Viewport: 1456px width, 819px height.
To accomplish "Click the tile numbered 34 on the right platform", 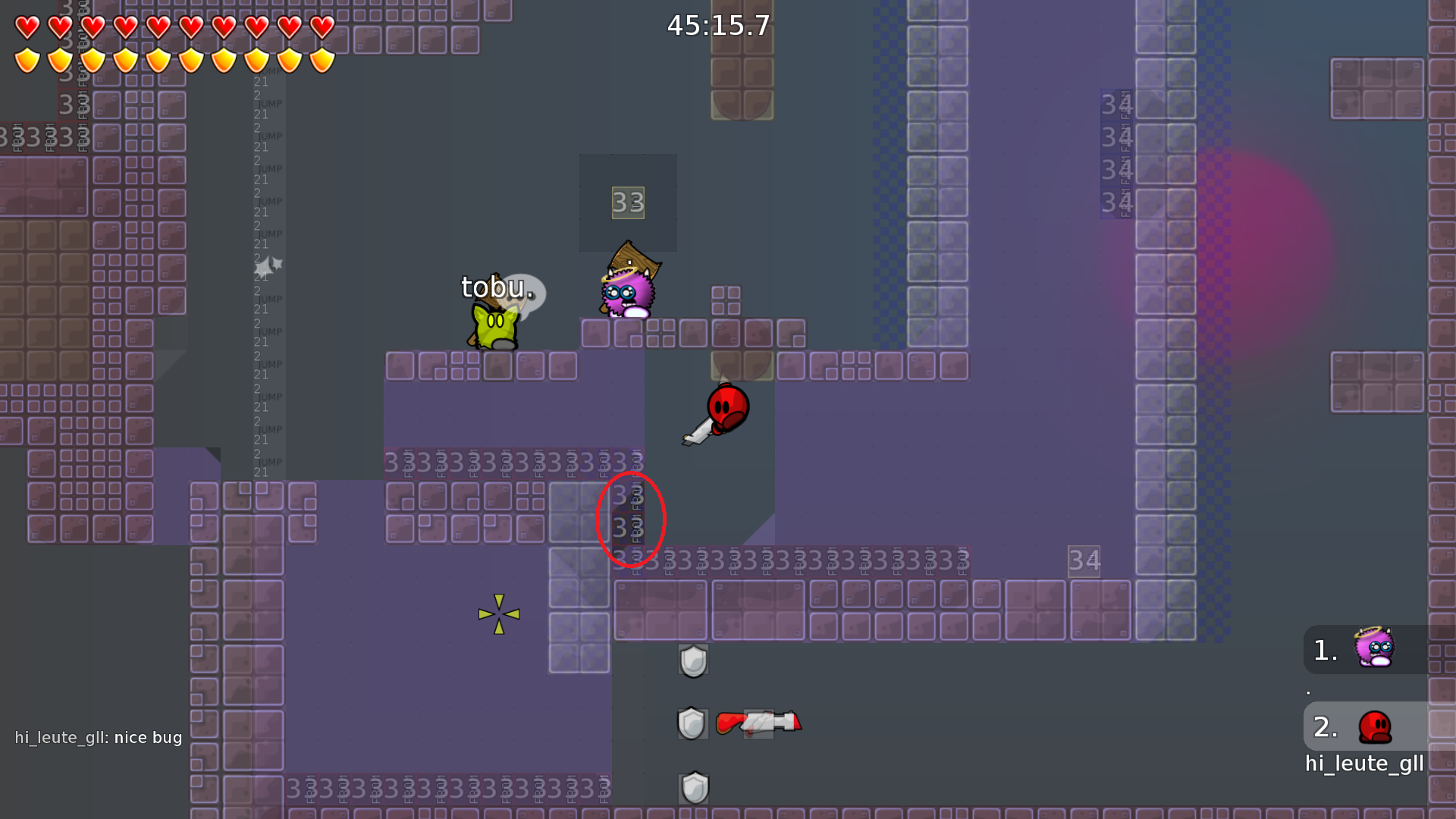I will point(1084,561).
